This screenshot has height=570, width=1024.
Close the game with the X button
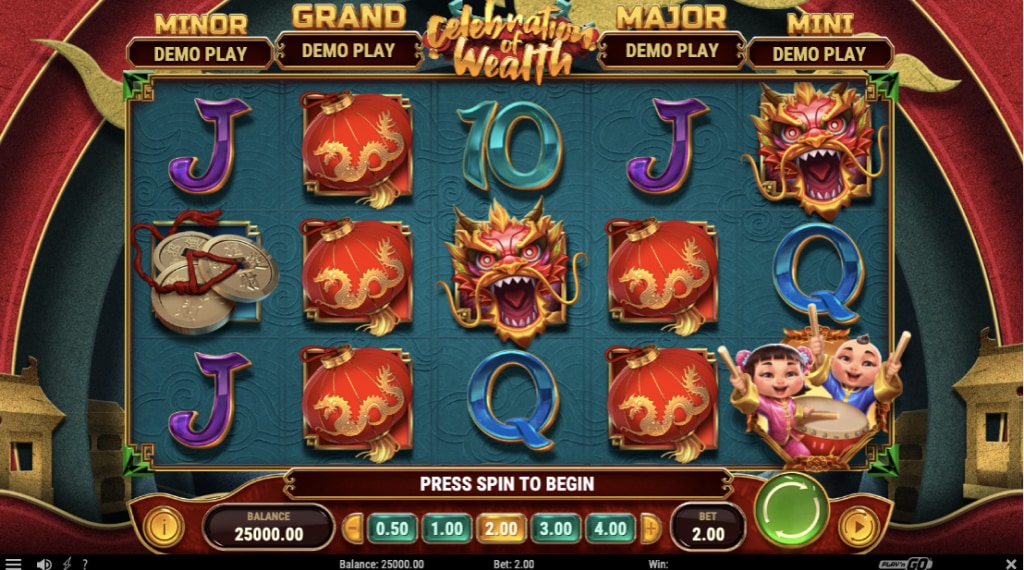1010,564
